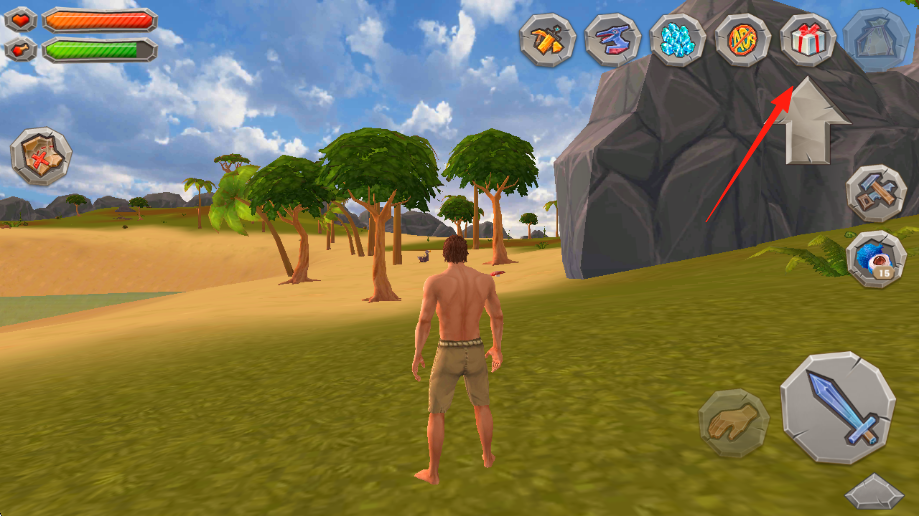The height and width of the screenshot is (516, 919).
Task: Tap the small stone button below the sword
Action: pyautogui.click(x=873, y=493)
